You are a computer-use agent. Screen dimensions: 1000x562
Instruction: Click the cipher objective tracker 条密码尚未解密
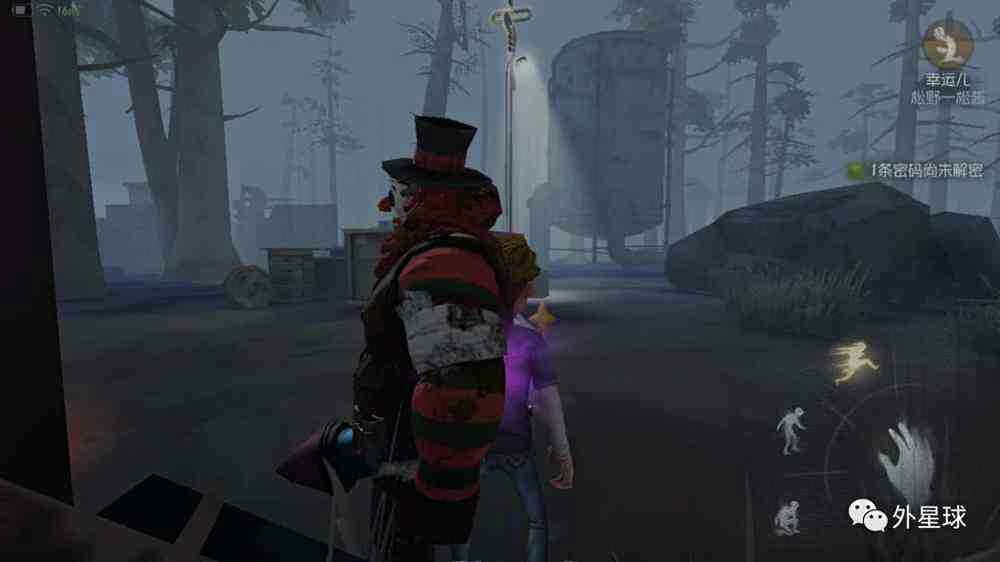click(916, 171)
